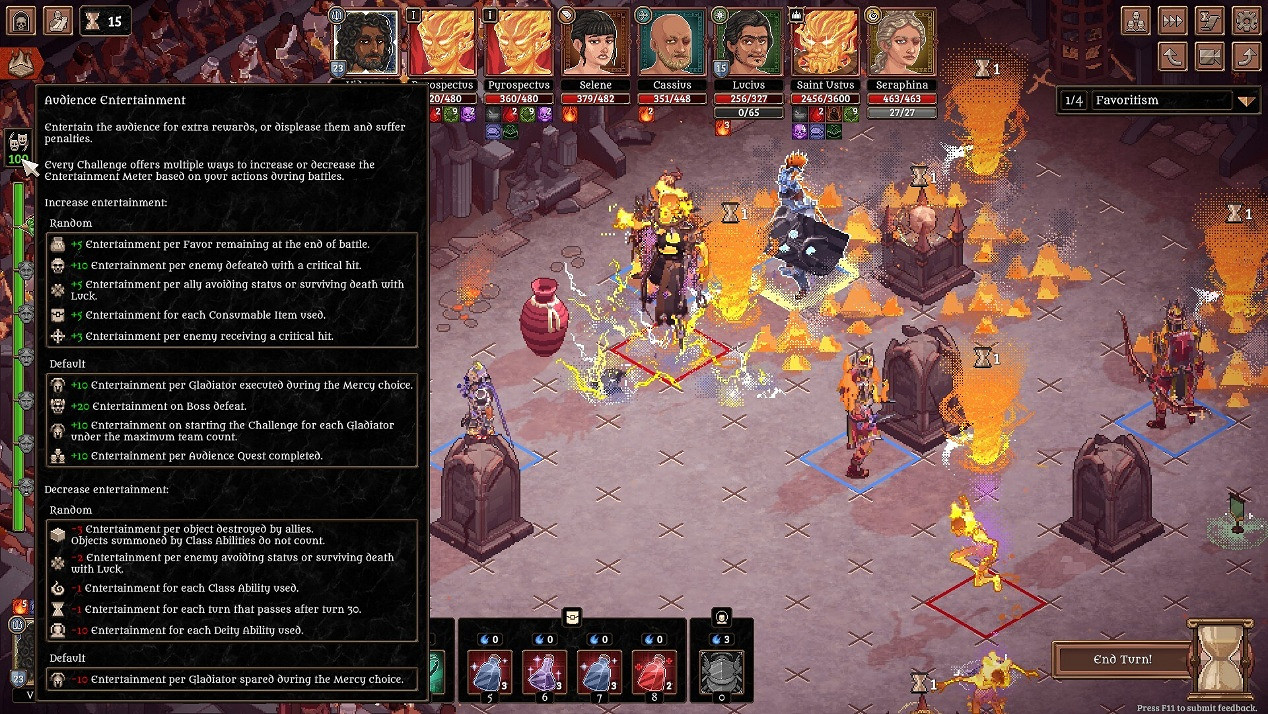Rotate the camera right with the arrow button

[1246, 56]
